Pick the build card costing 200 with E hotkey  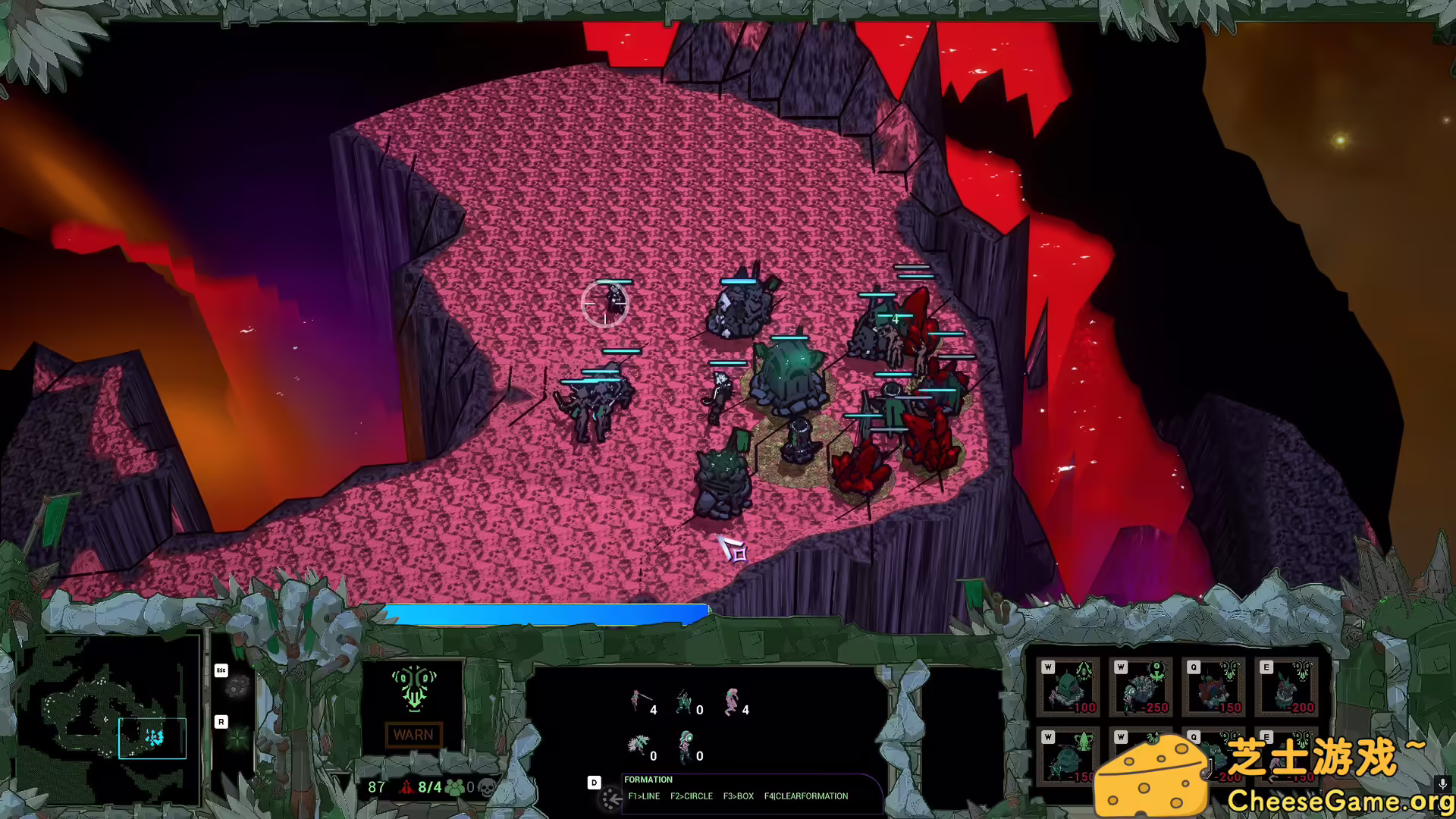[1287, 687]
